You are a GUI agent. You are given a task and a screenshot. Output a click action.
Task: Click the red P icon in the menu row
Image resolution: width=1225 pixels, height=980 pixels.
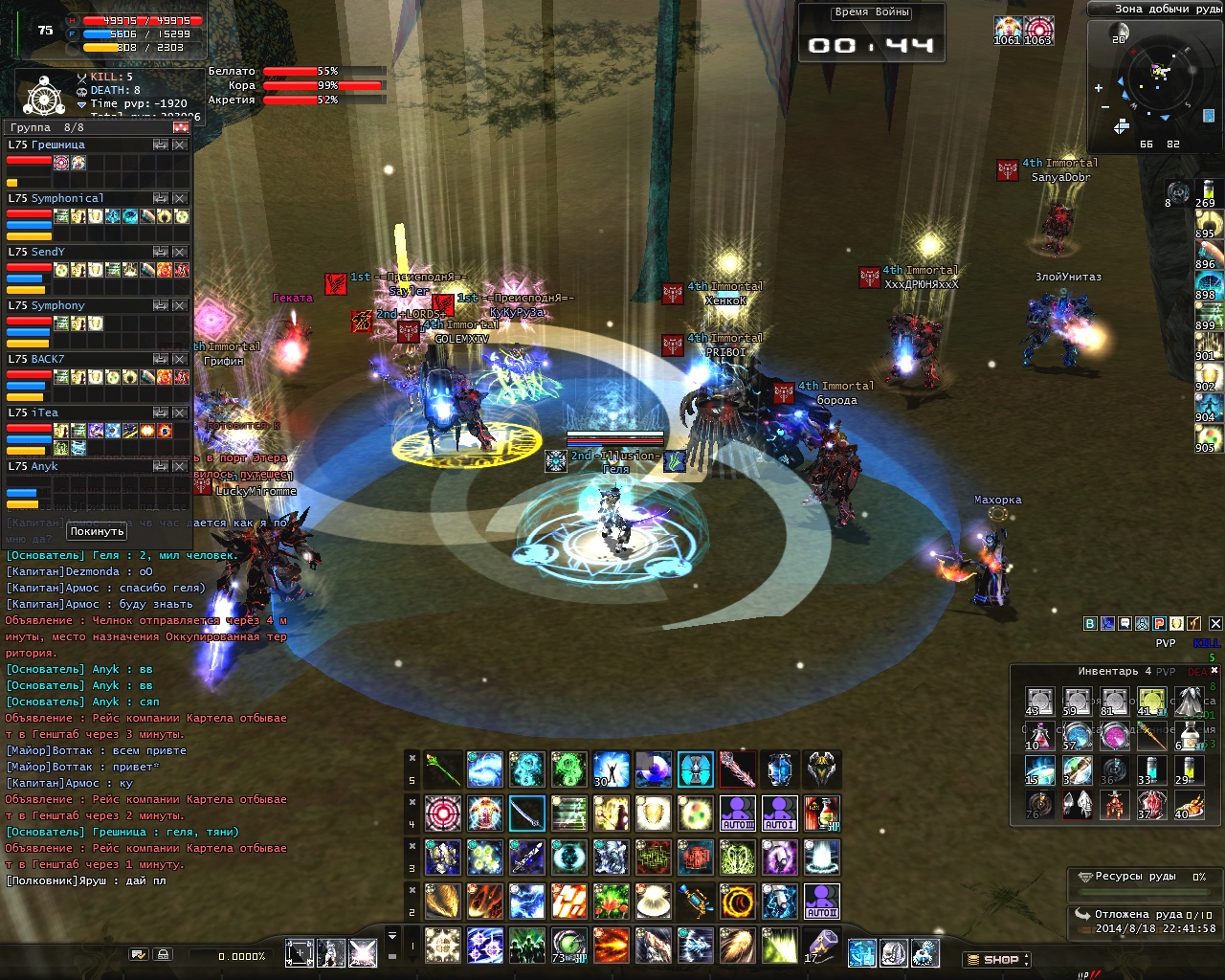1159,623
